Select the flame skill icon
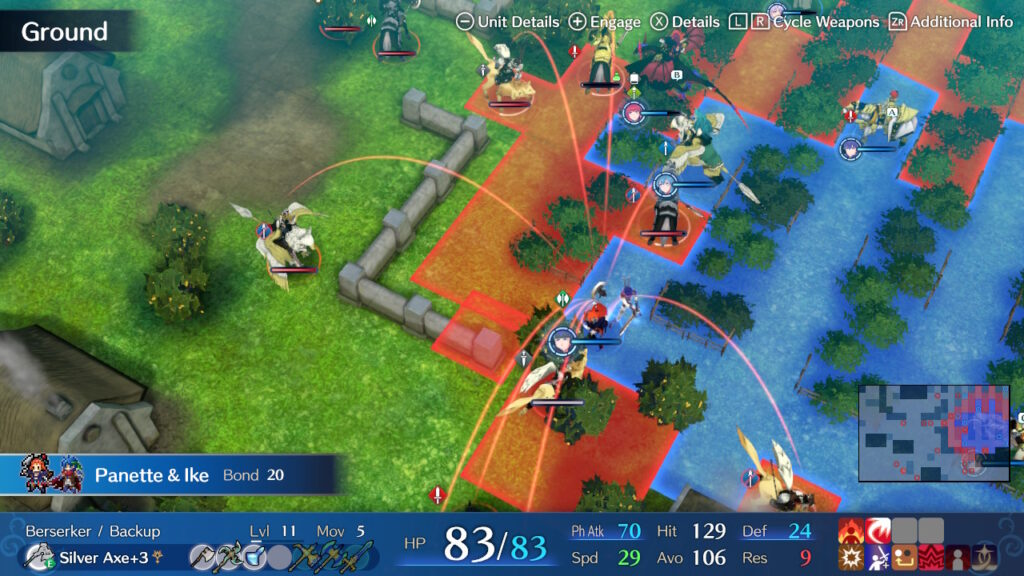This screenshot has height=576, width=1024. coord(851,530)
